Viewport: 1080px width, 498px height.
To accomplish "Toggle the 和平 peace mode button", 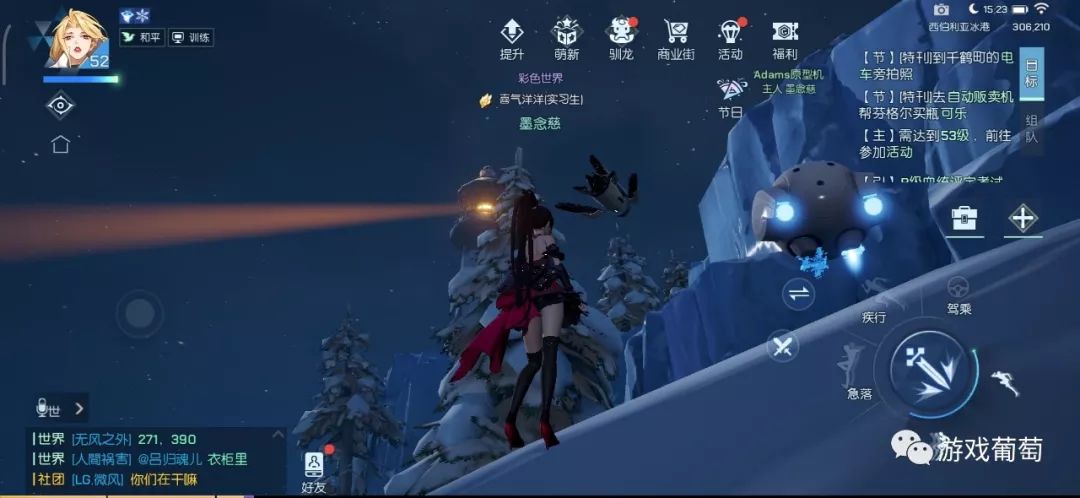I will coord(140,38).
